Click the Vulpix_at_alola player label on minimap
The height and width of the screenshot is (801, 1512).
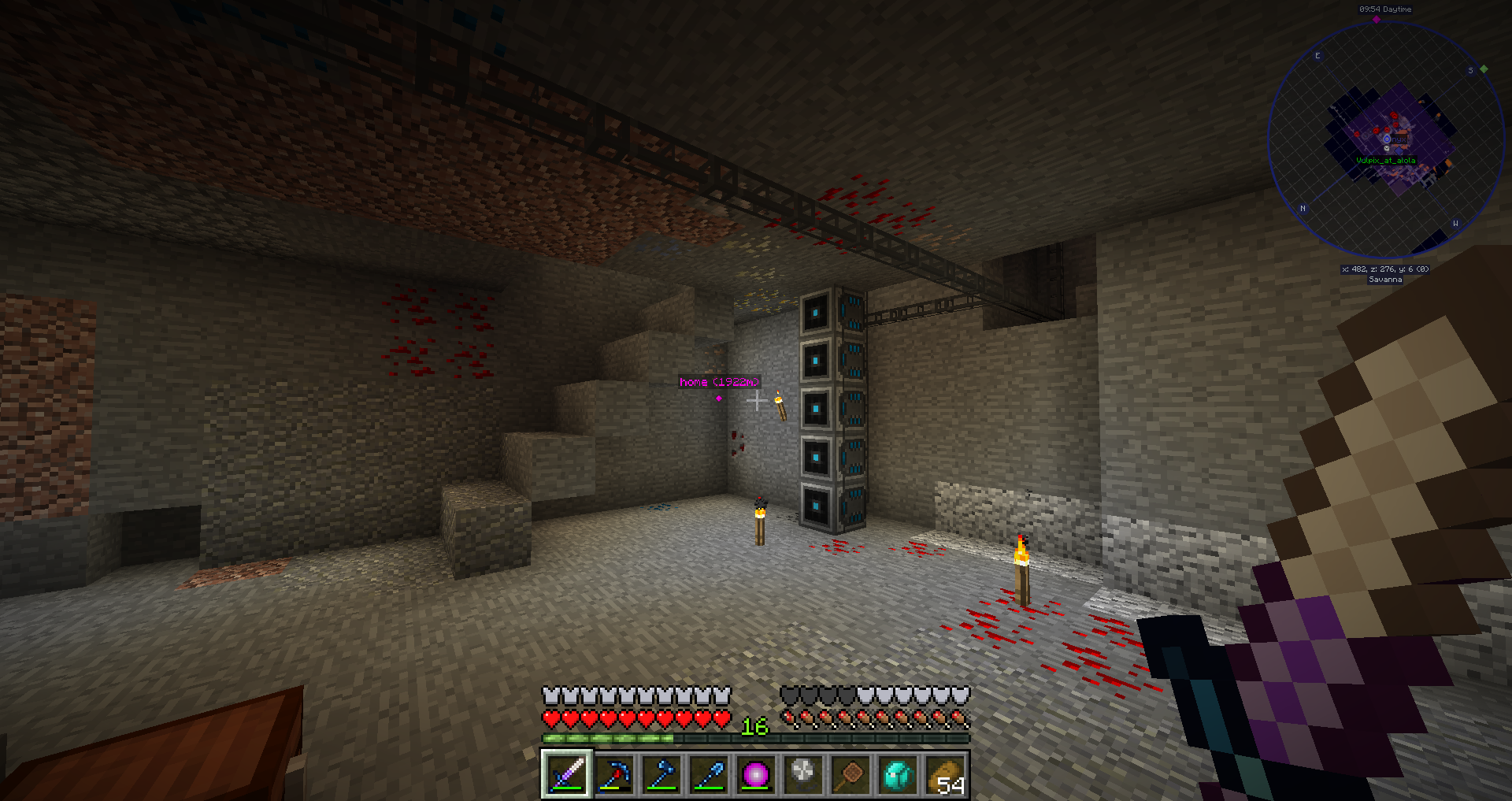point(1385,161)
